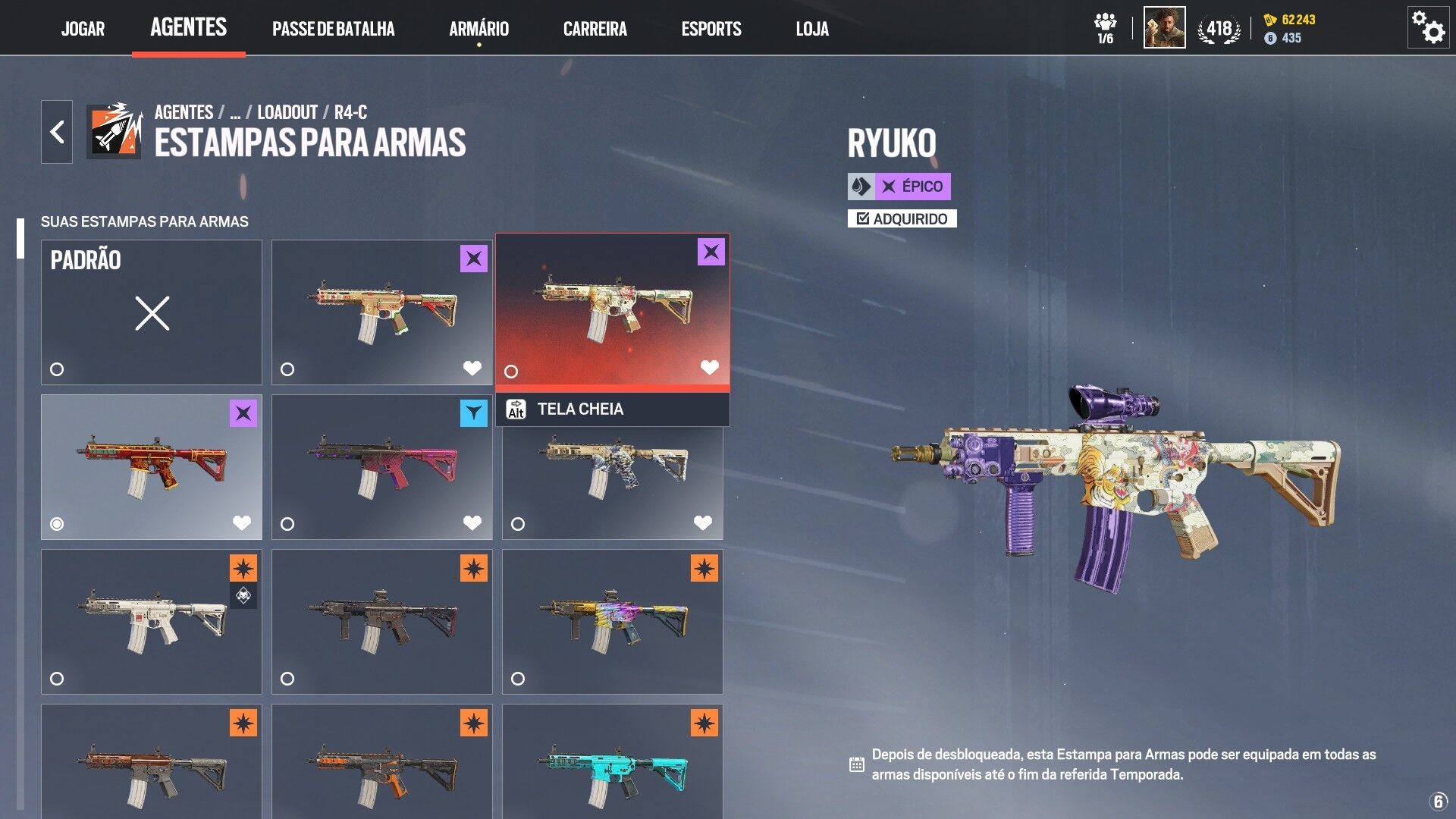Select the plain white weapon skin
This screenshot has height=819, width=1456.
pos(152,621)
